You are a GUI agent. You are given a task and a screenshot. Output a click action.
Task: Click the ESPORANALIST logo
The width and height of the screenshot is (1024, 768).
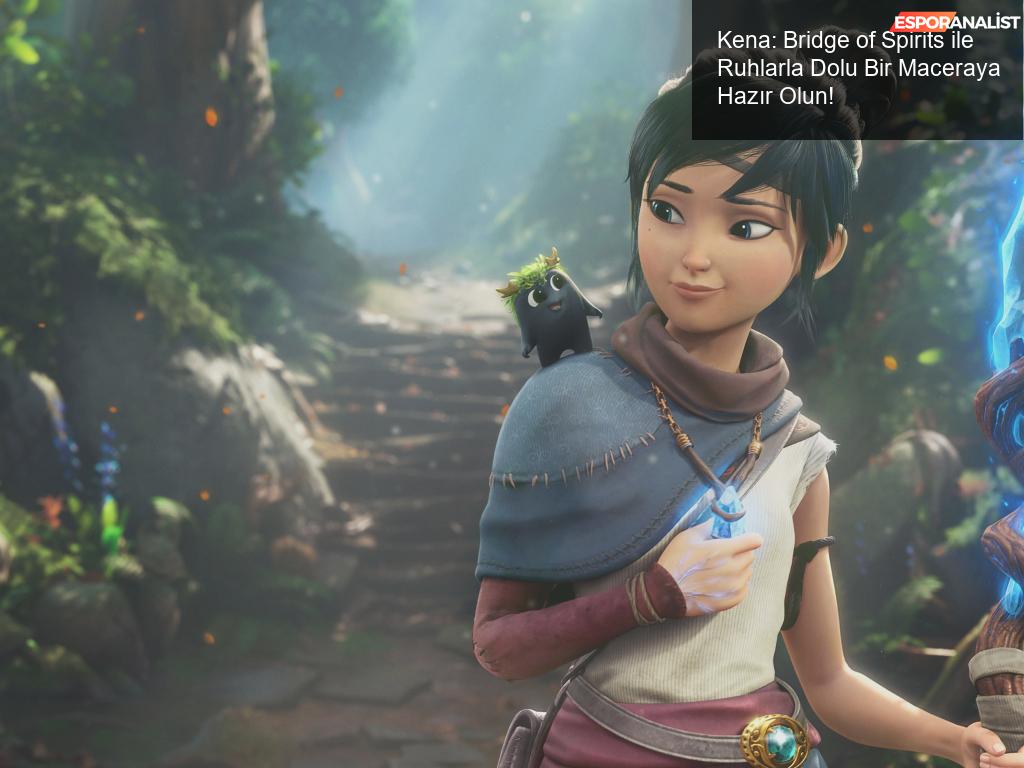[955, 21]
